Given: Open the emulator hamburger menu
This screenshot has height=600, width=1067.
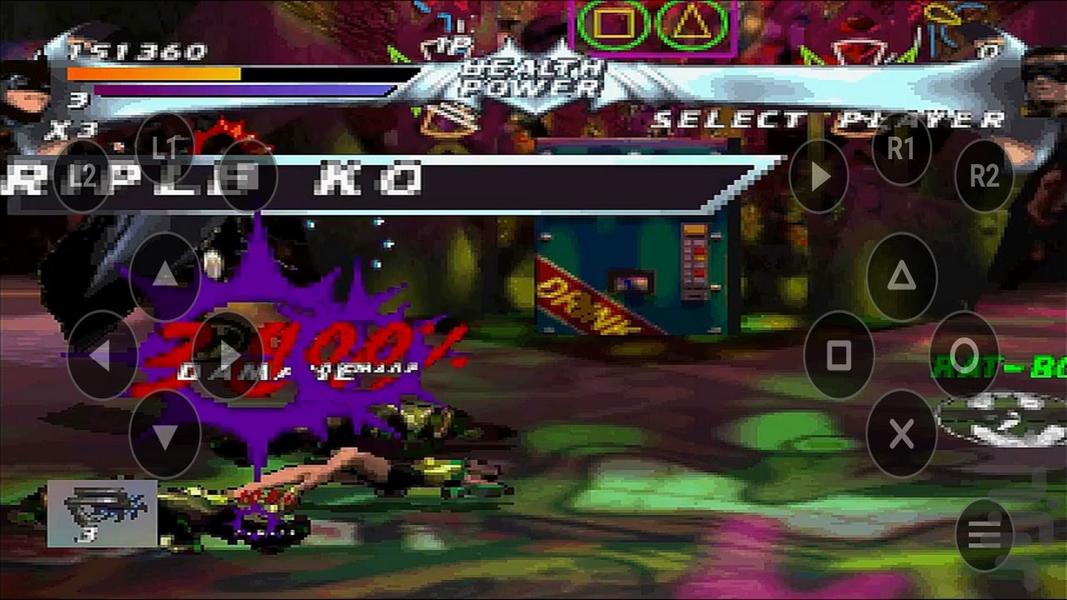Looking at the screenshot, I should 984,535.
